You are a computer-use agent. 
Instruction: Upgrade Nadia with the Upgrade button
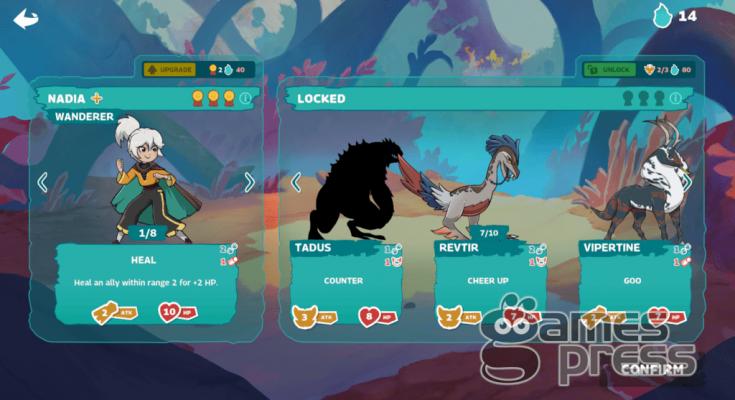pos(169,70)
